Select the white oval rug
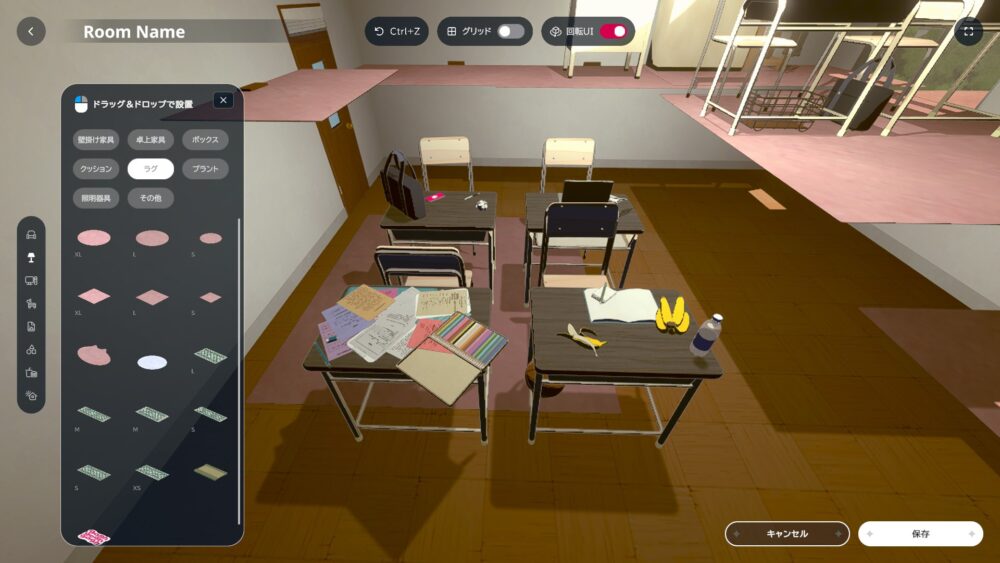This screenshot has height=563, width=1000. coord(152,362)
